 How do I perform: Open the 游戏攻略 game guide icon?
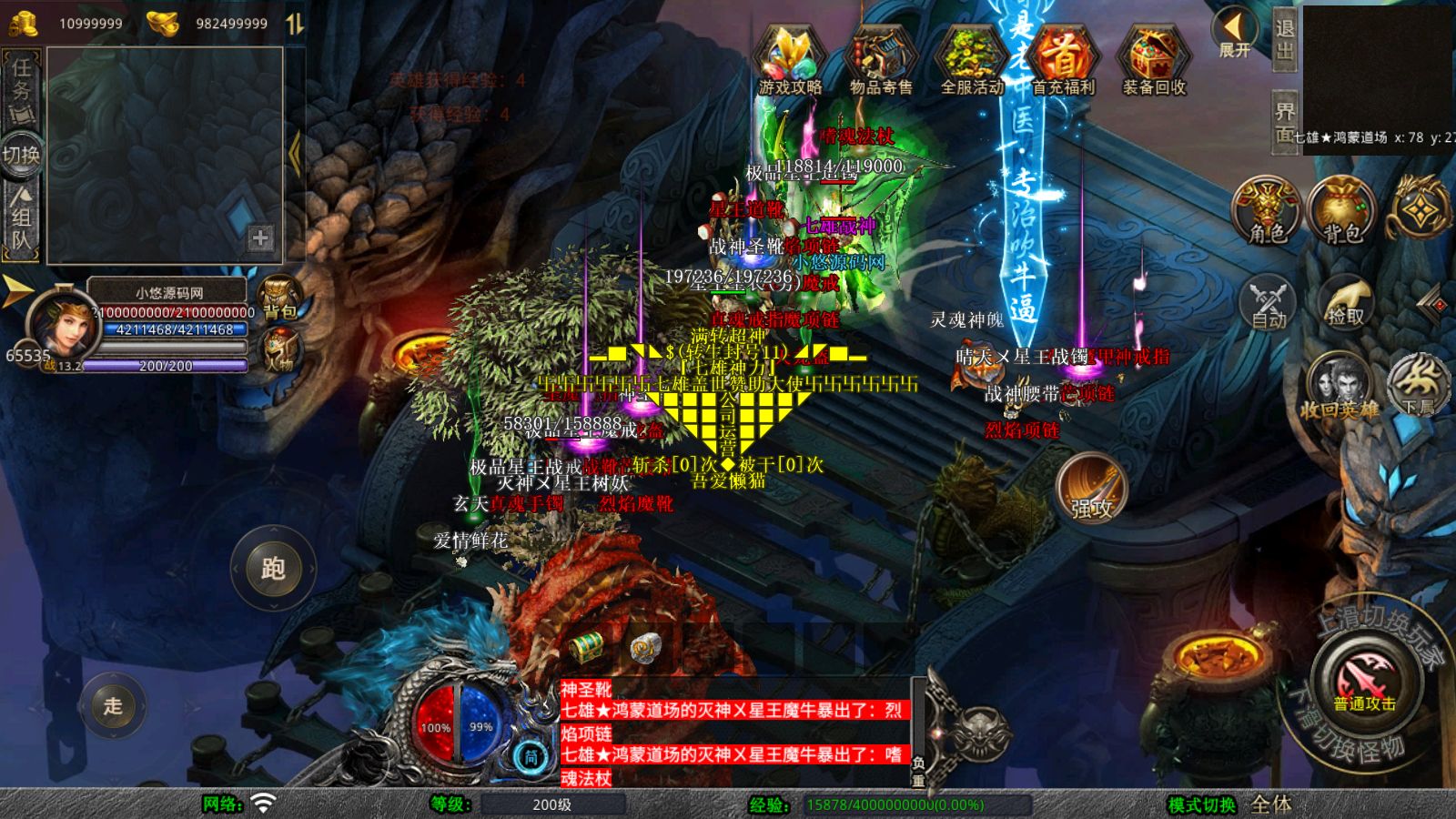[790, 60]
